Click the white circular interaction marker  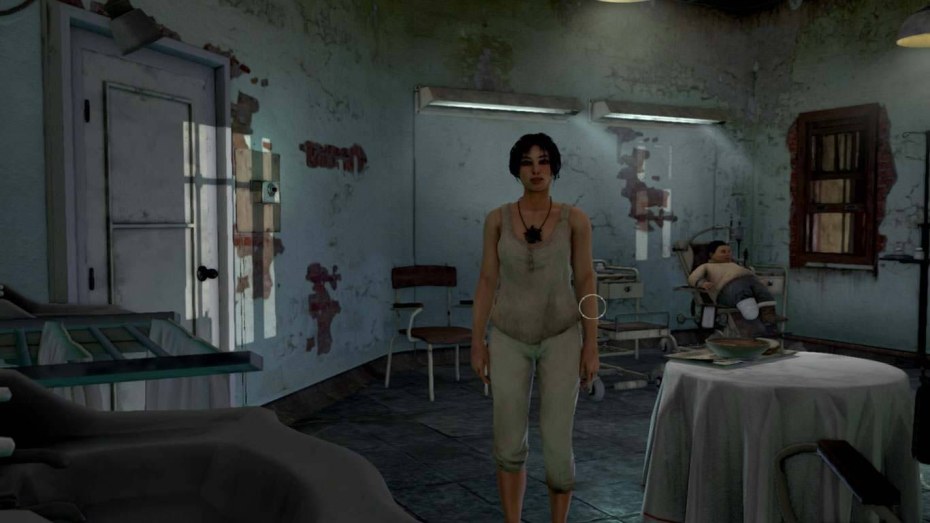[x=593, y=306]
